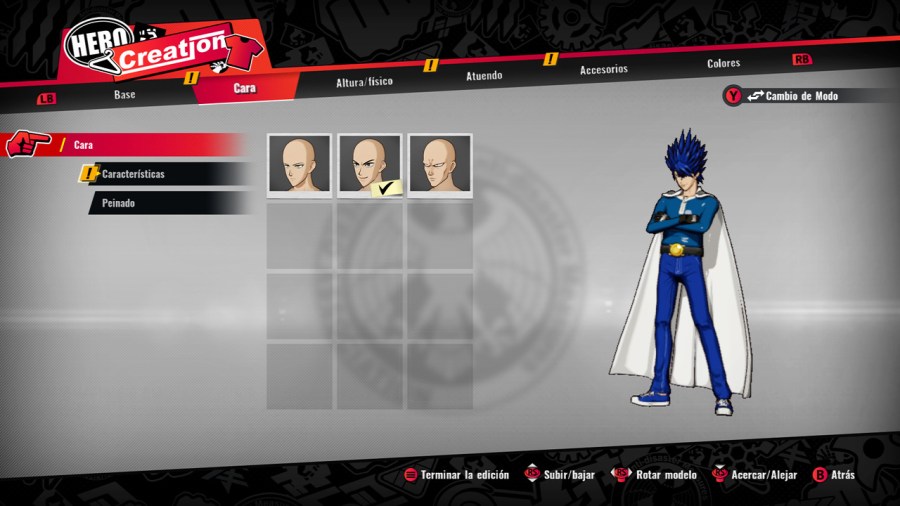The height and width of the screenshot is (506, 900).
Task: Choose the third stern face thumbnail
Action: [x=439, y=166]
